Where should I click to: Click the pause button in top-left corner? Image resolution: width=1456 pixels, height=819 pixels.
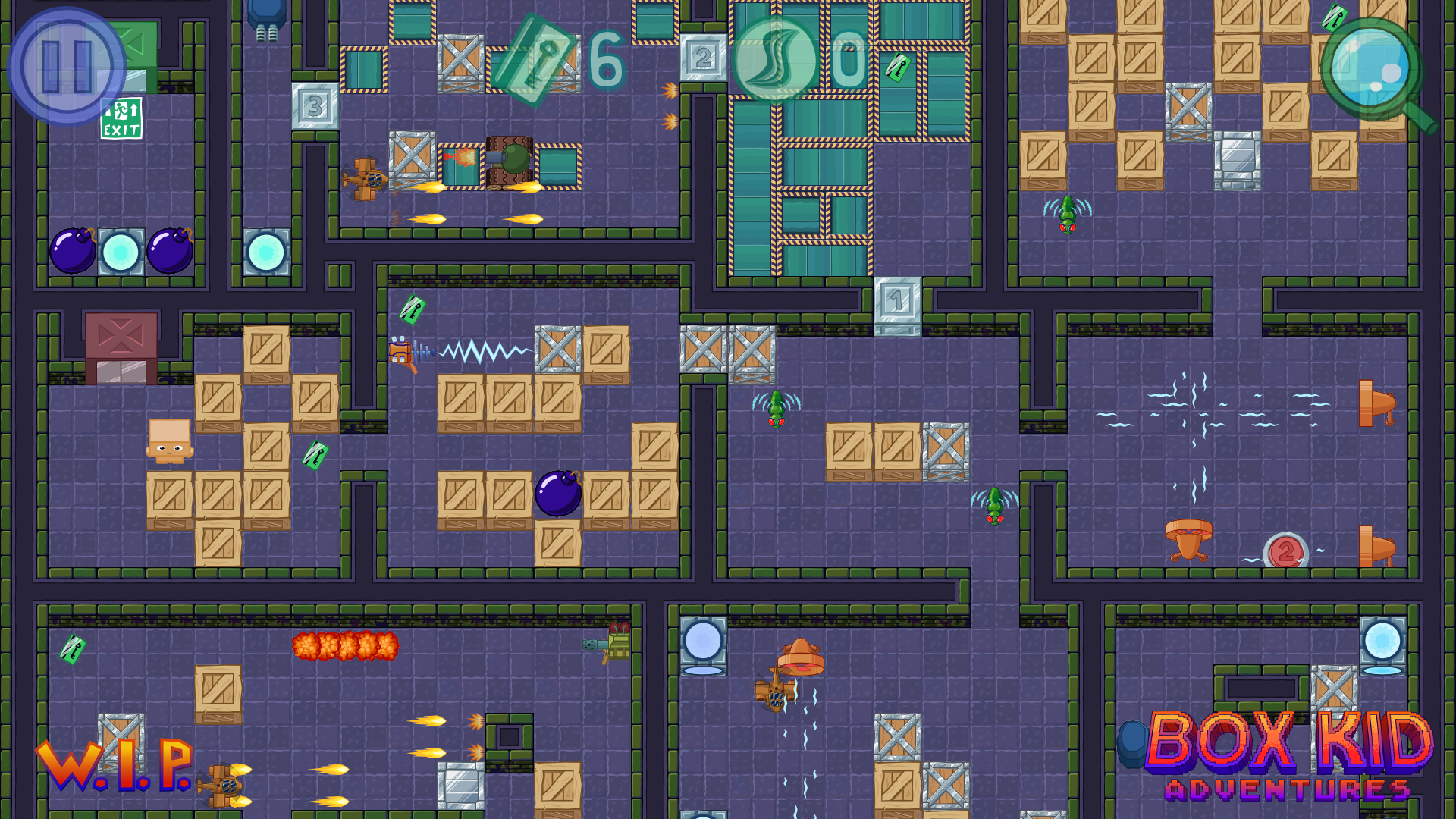tap(68, 64)
